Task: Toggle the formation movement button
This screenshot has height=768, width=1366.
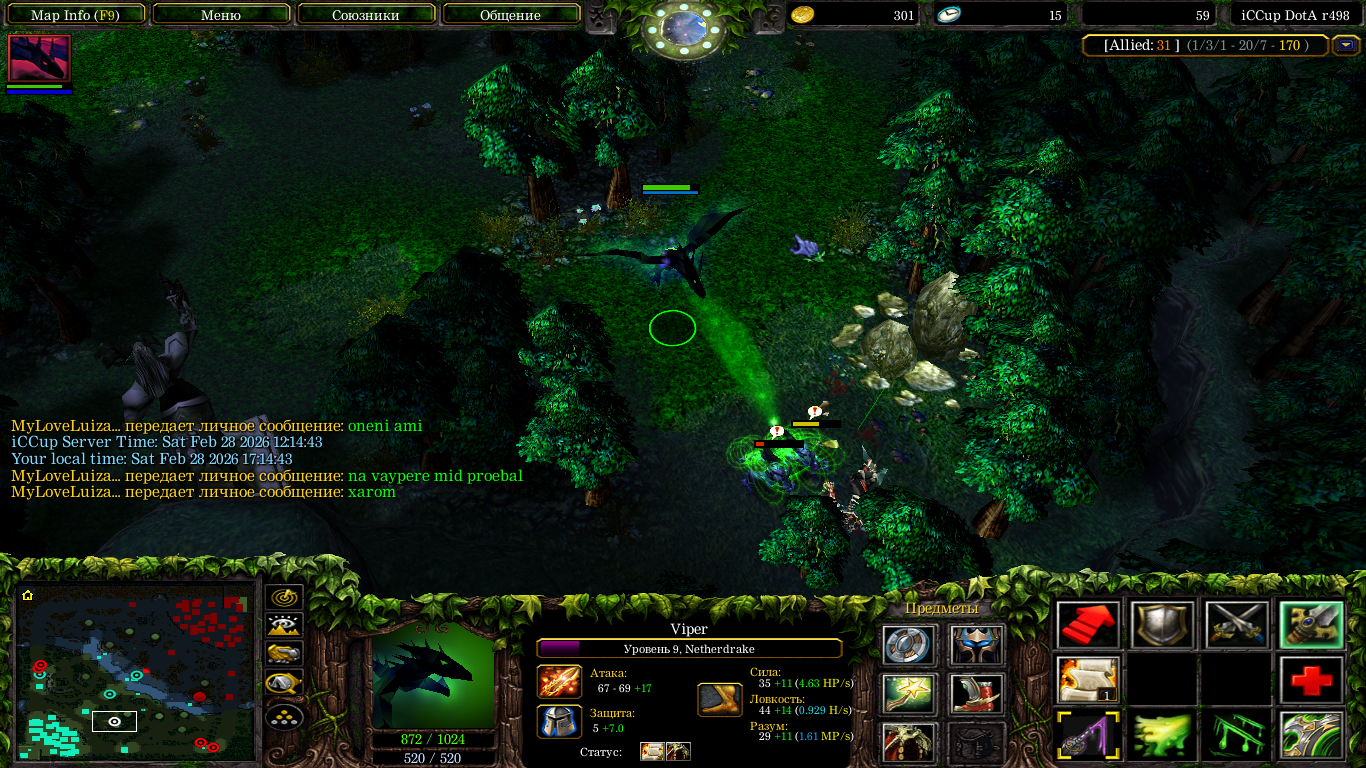Action: (285, 717)
